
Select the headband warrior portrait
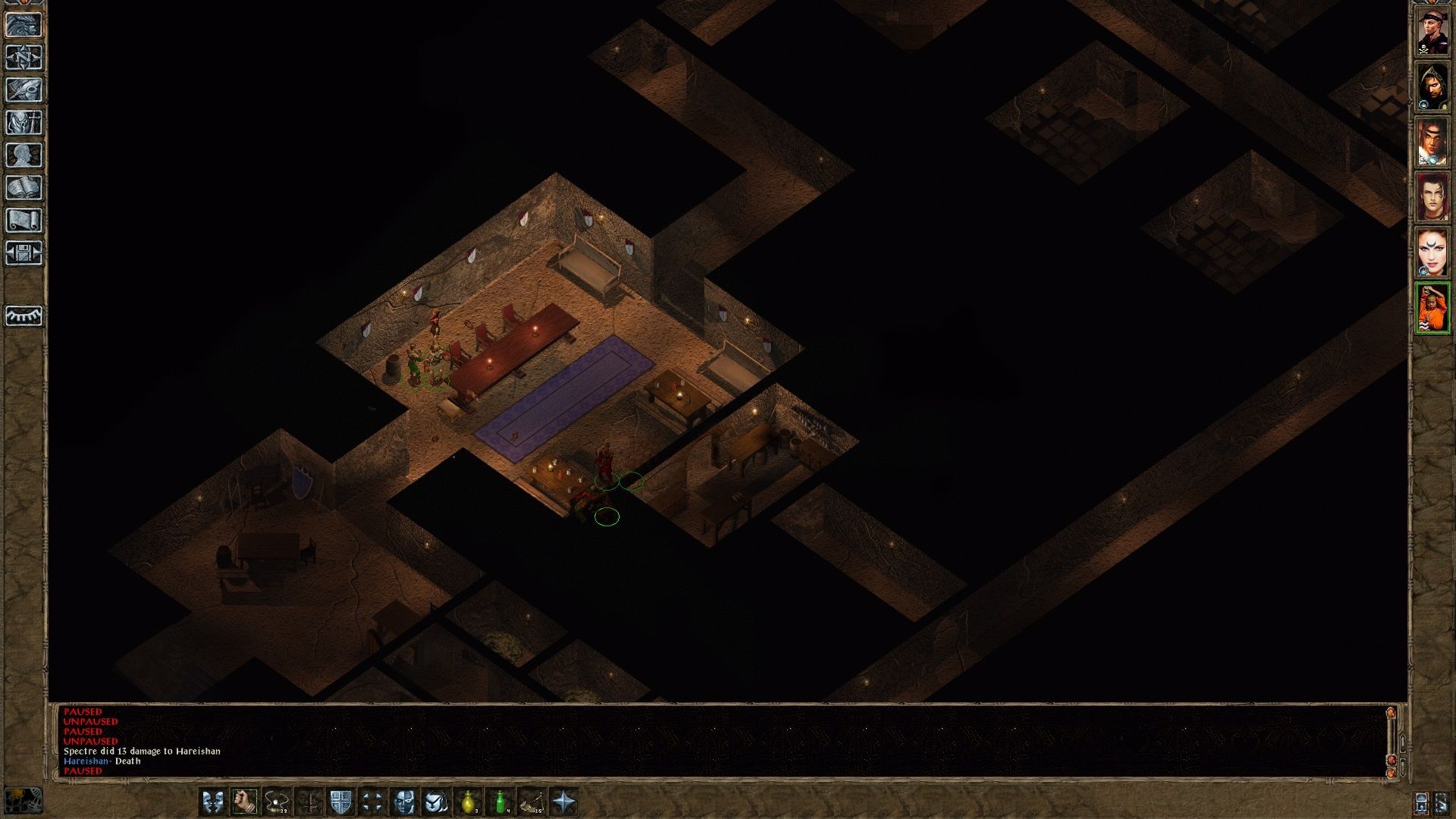[x=1432, y=142]
